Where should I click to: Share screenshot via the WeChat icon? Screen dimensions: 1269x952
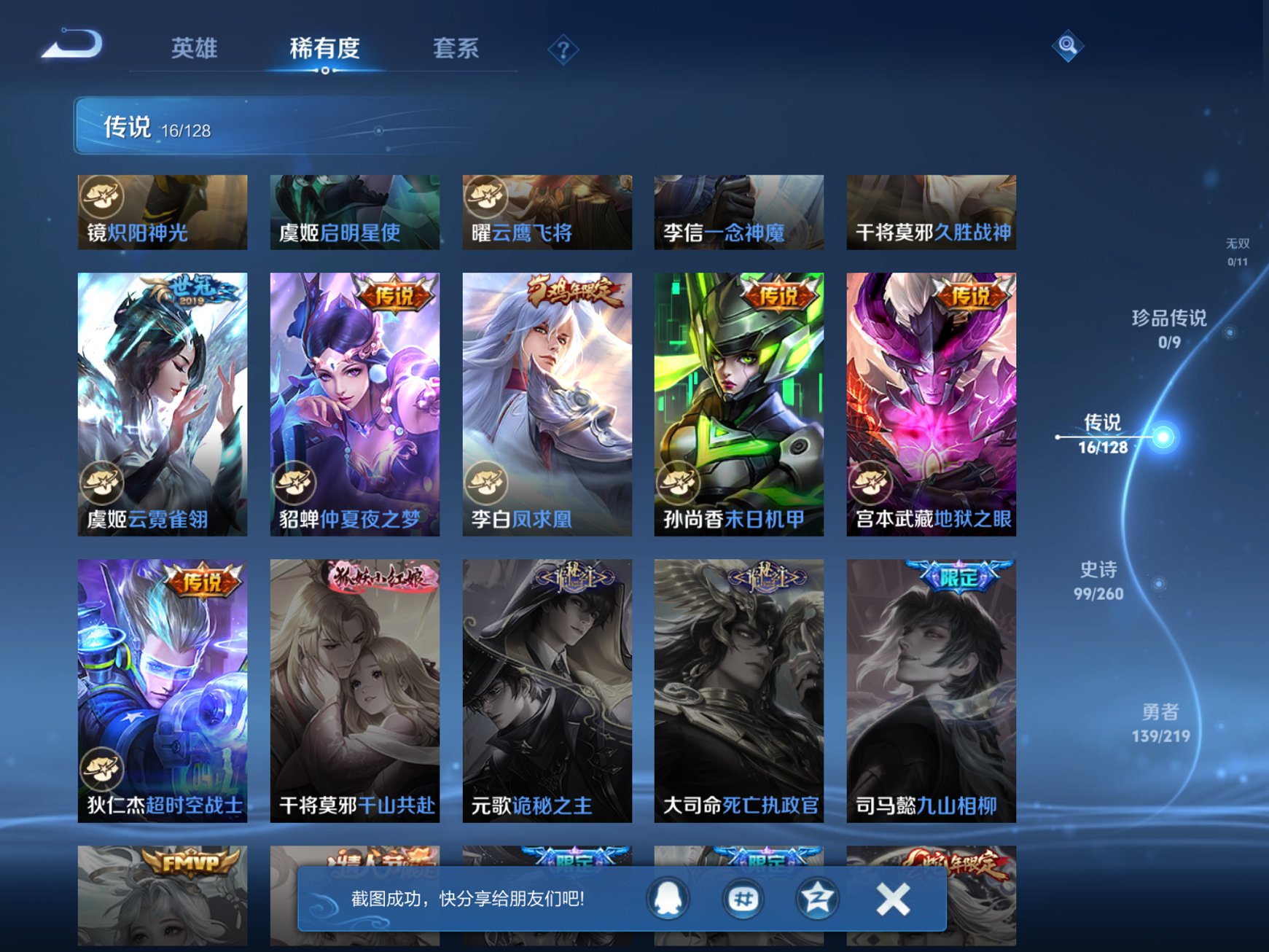[741, 899]
